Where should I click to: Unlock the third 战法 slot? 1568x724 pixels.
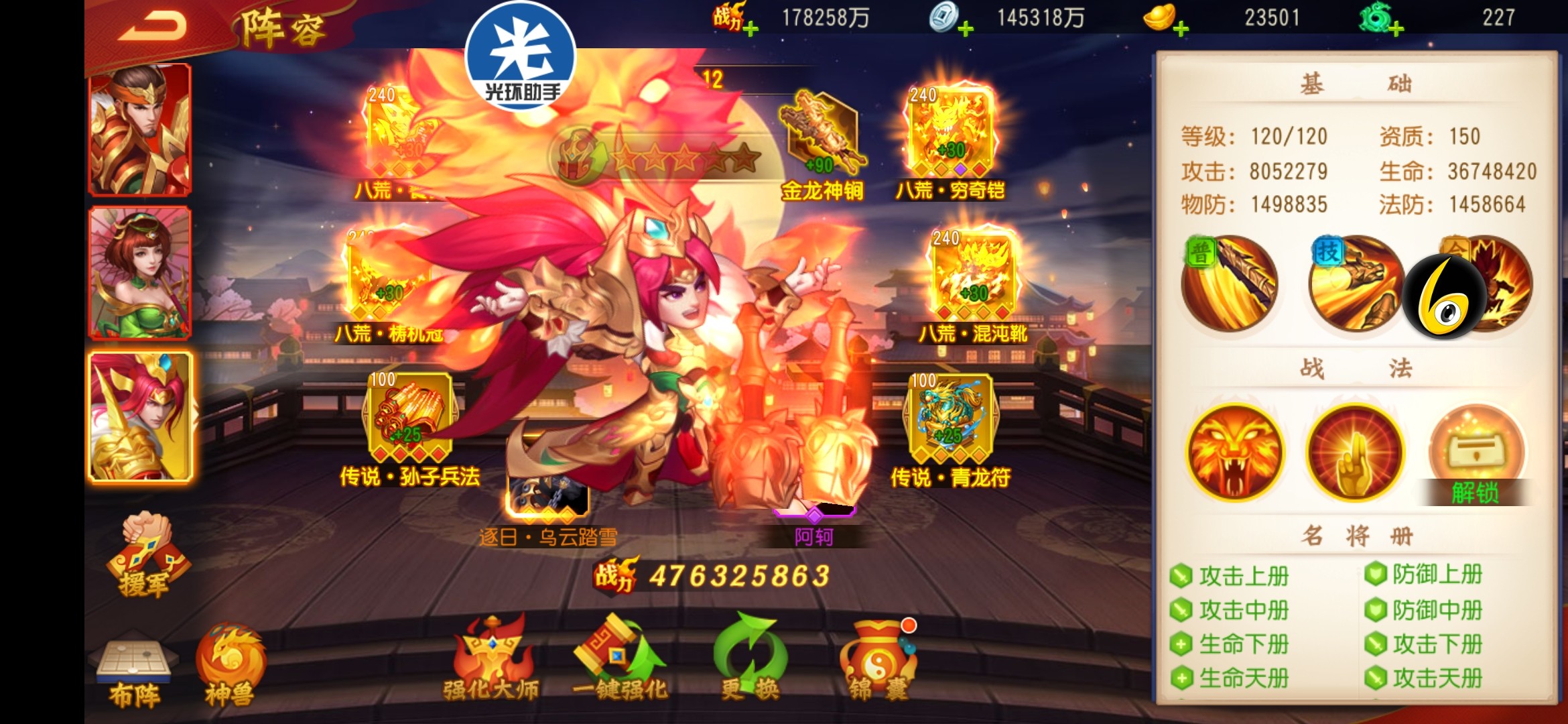tap(1476, 456)
